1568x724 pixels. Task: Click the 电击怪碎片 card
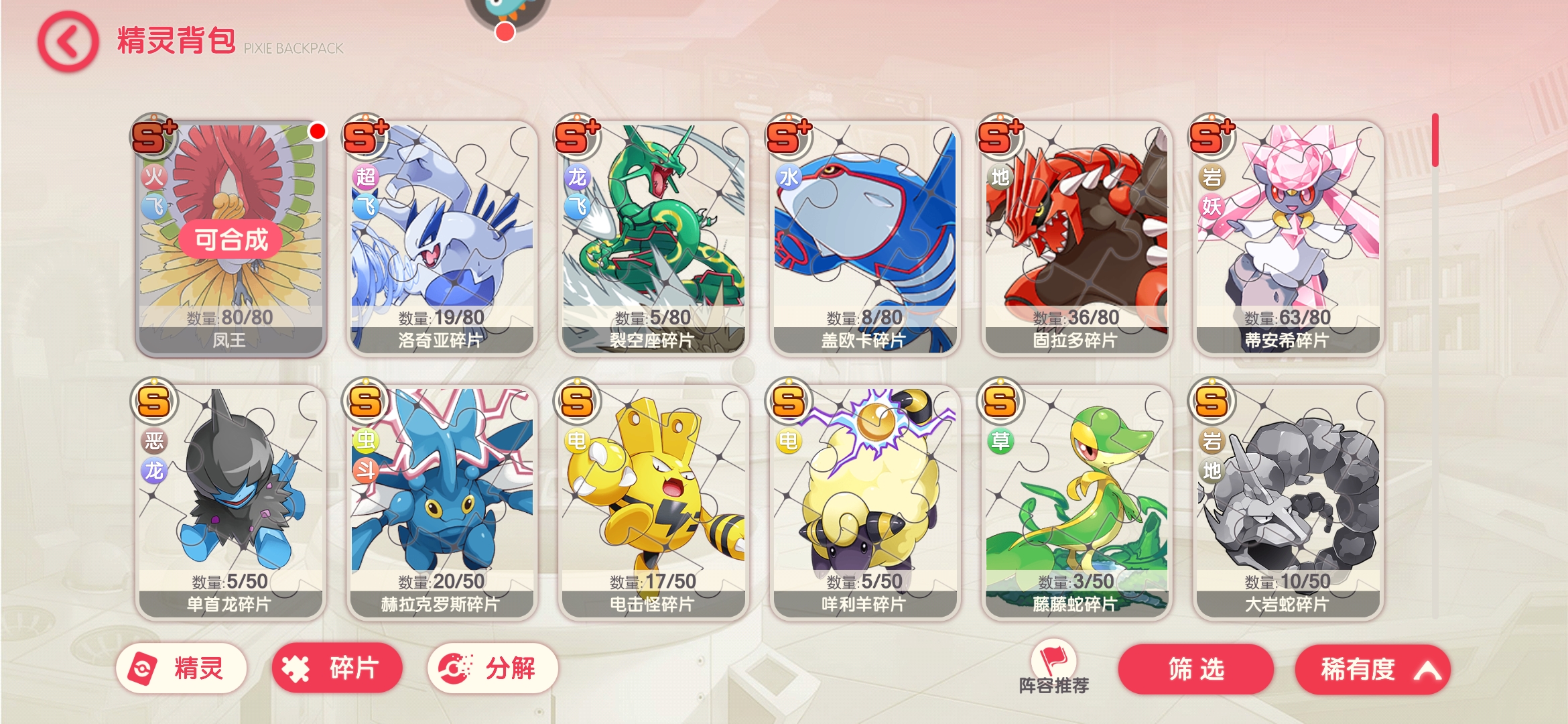click(653, 501)
